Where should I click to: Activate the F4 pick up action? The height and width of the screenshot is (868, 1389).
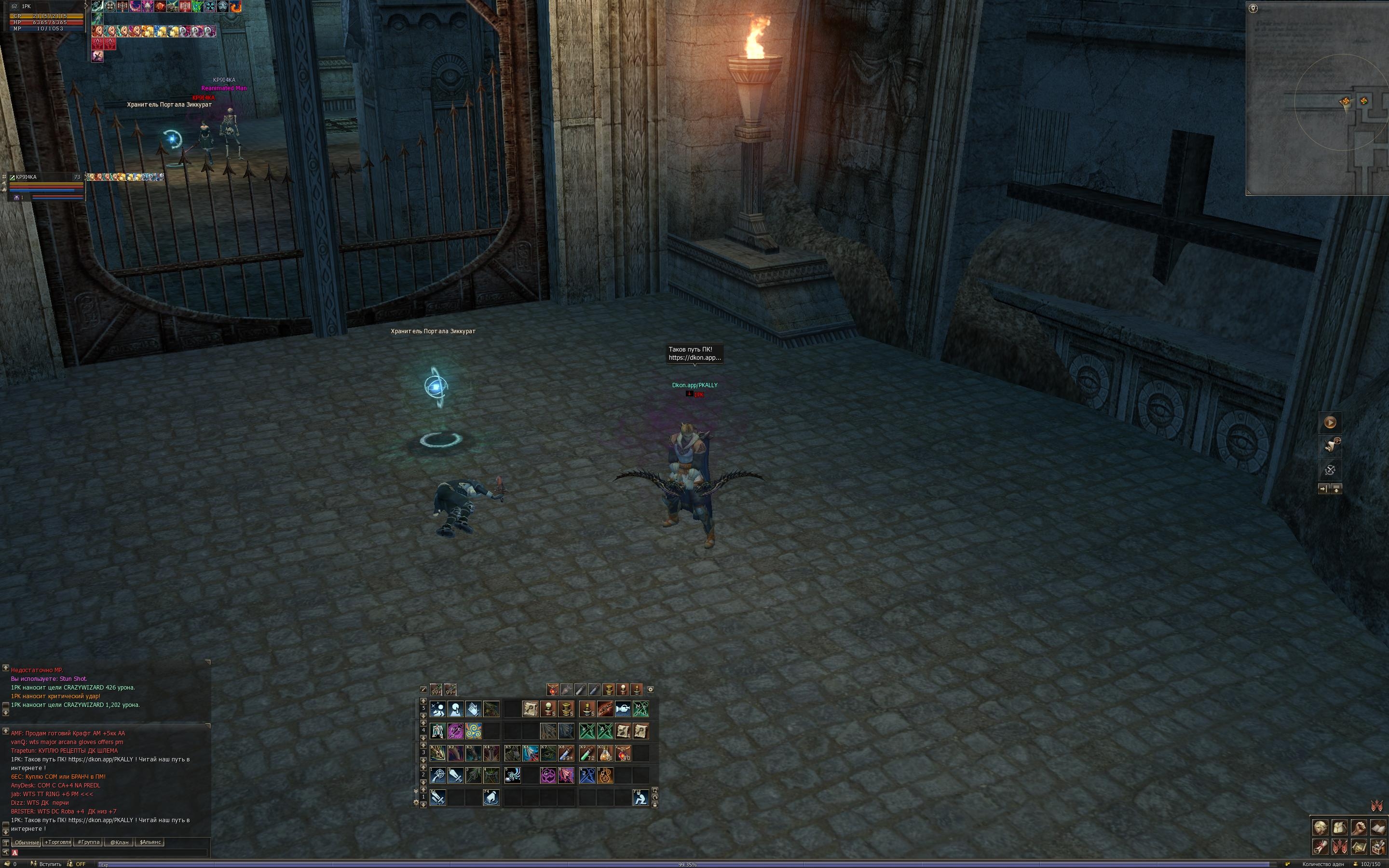pyautogui.click(x=491, y=798)
